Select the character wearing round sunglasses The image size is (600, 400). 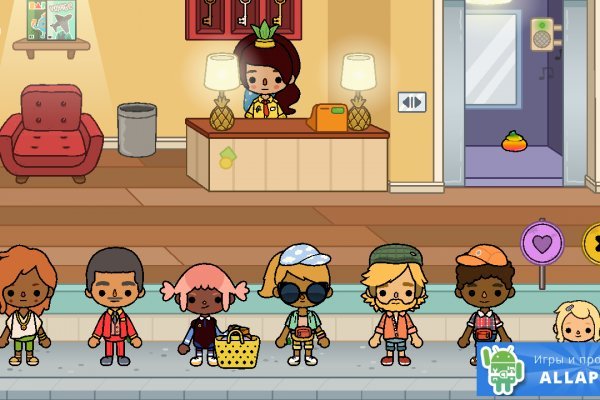coord(295,300)
